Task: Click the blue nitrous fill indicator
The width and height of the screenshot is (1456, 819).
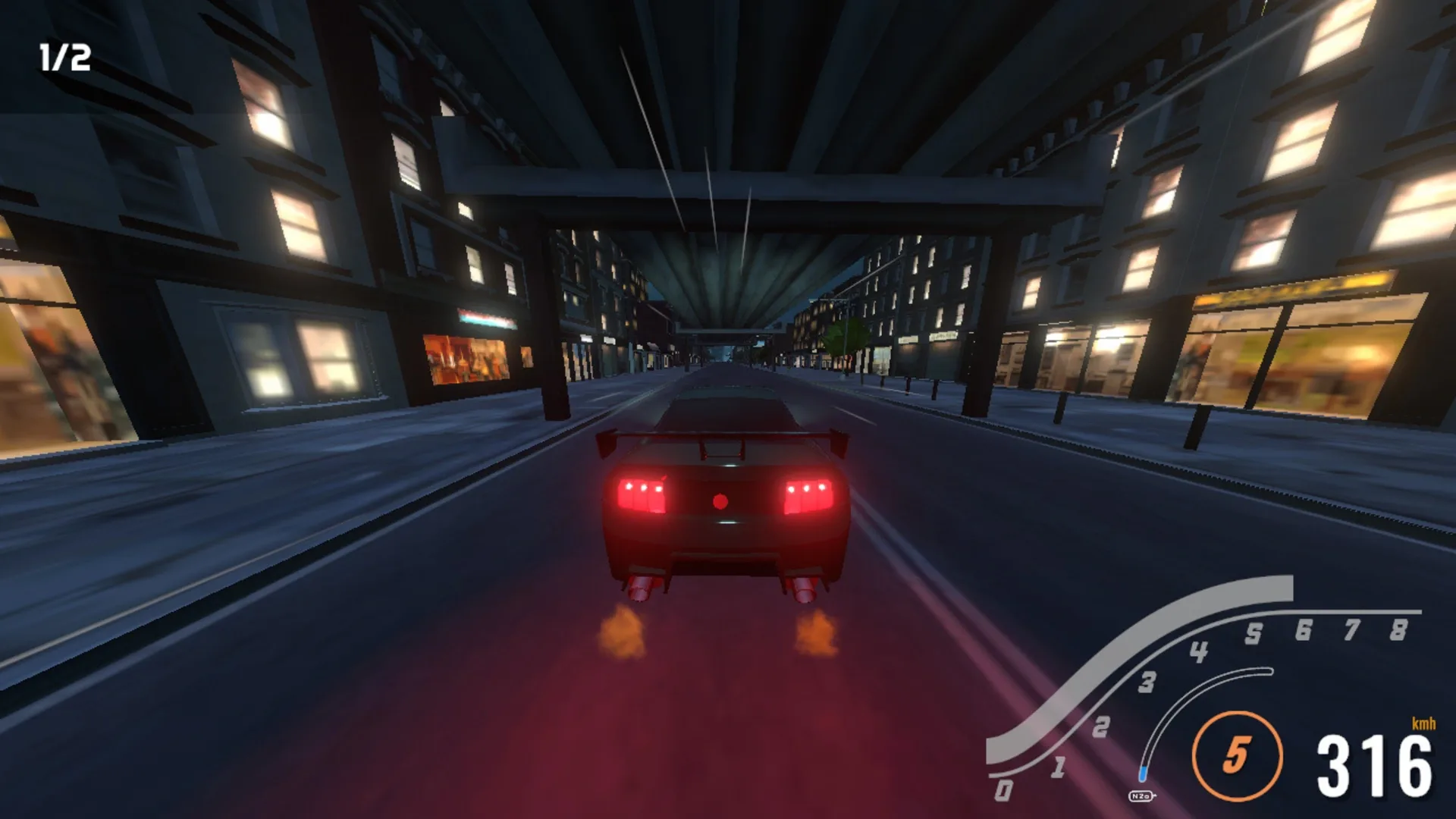Action: point(1143,775)
